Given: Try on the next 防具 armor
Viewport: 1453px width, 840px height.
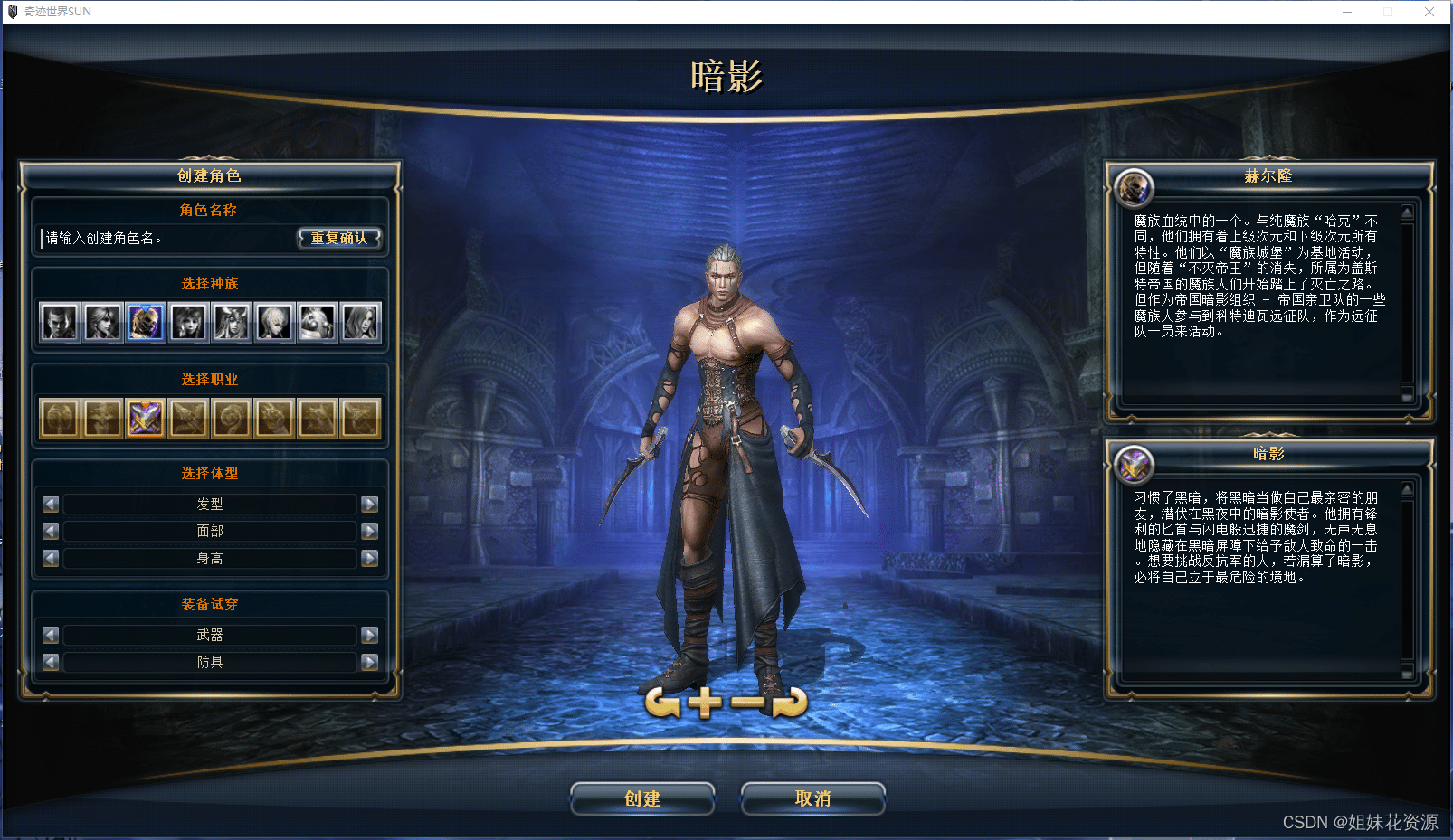Looking at the screenshot, I should point(369,662).
